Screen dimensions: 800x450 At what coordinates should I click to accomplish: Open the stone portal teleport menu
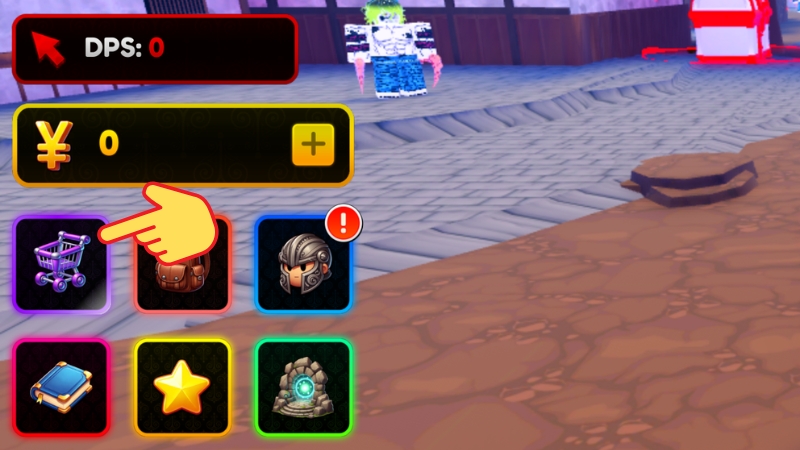[x=303, y=388]
